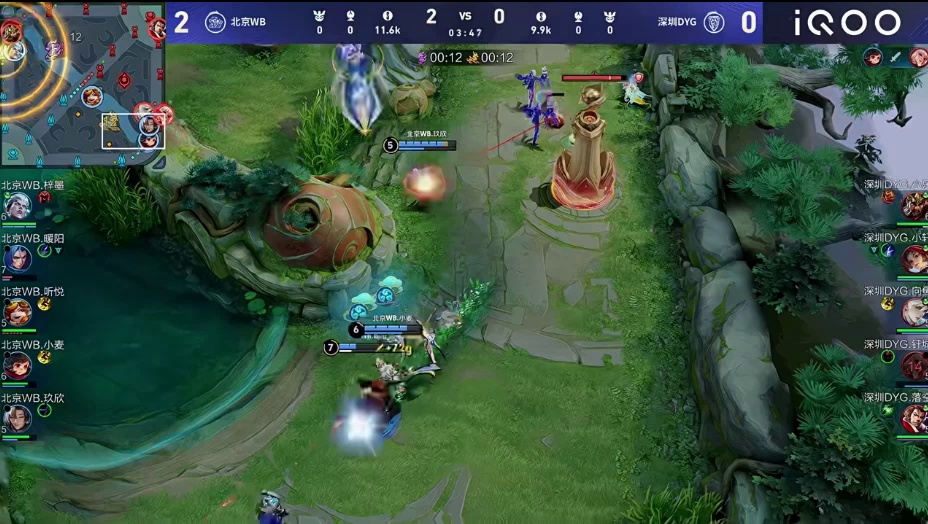Click the 深圳DYG team logo

click(x=714, y=22)
